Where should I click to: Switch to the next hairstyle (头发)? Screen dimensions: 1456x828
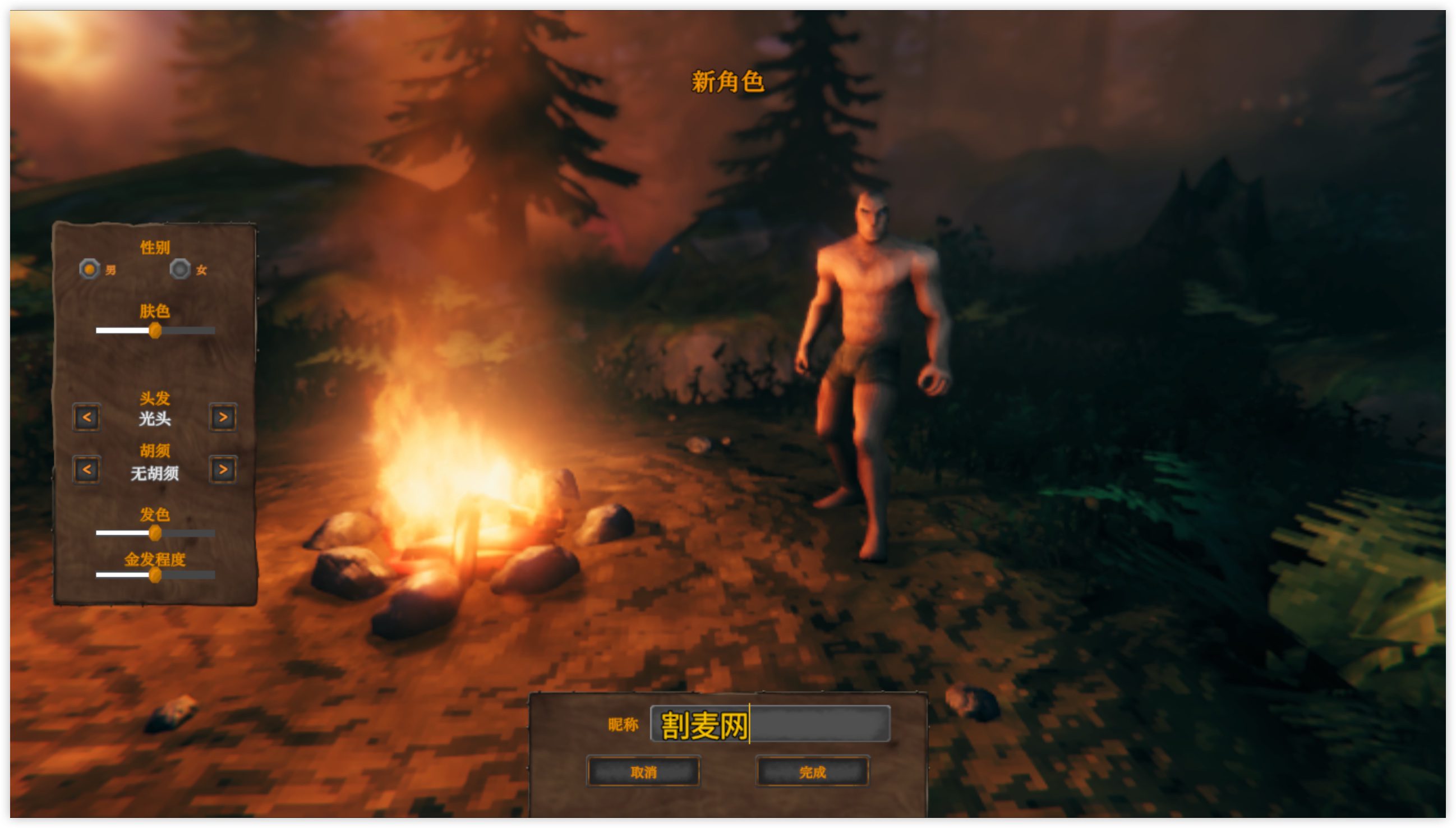click(223, 417)
